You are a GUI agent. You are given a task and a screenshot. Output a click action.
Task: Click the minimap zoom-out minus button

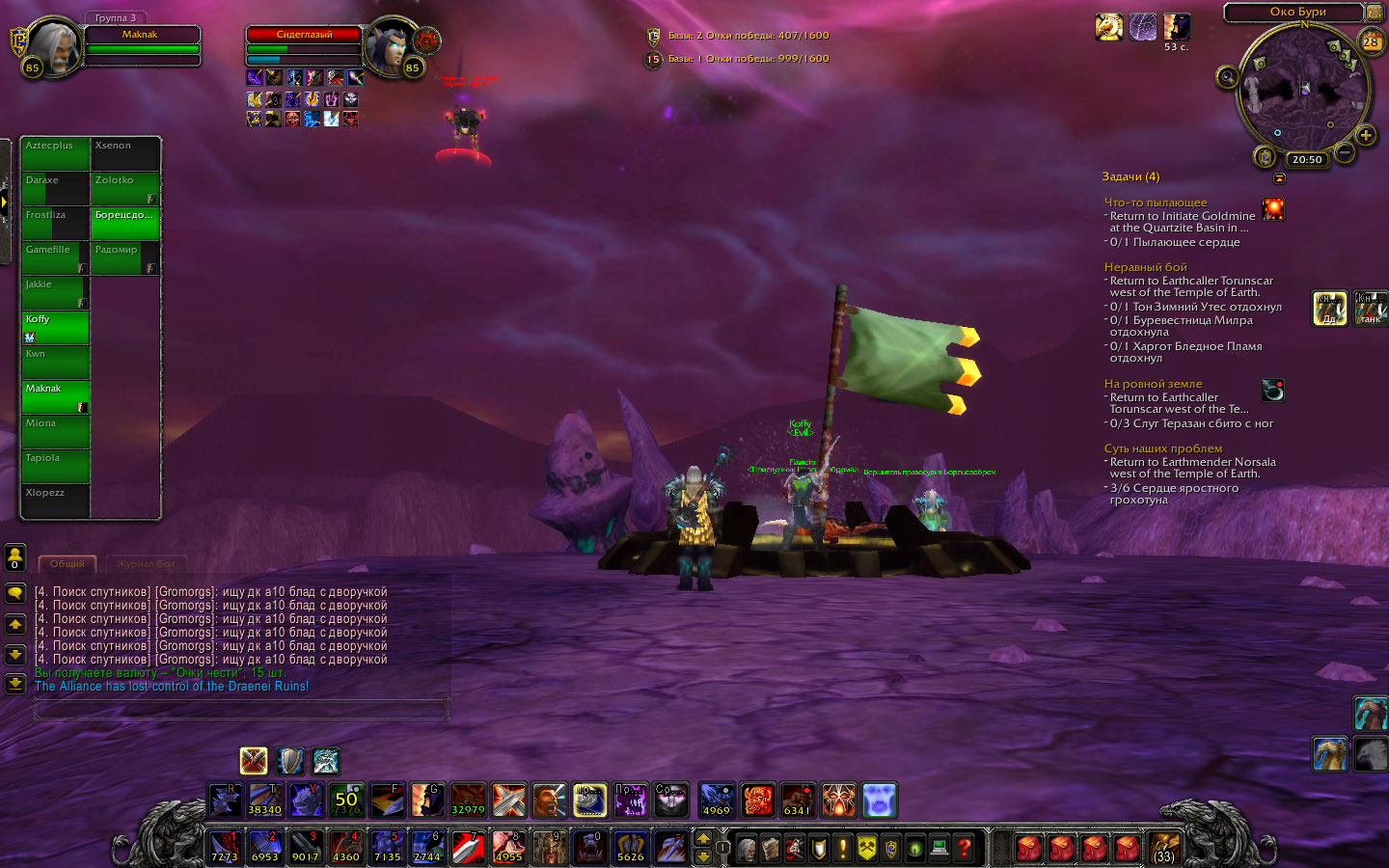[x=1345, y=154]
